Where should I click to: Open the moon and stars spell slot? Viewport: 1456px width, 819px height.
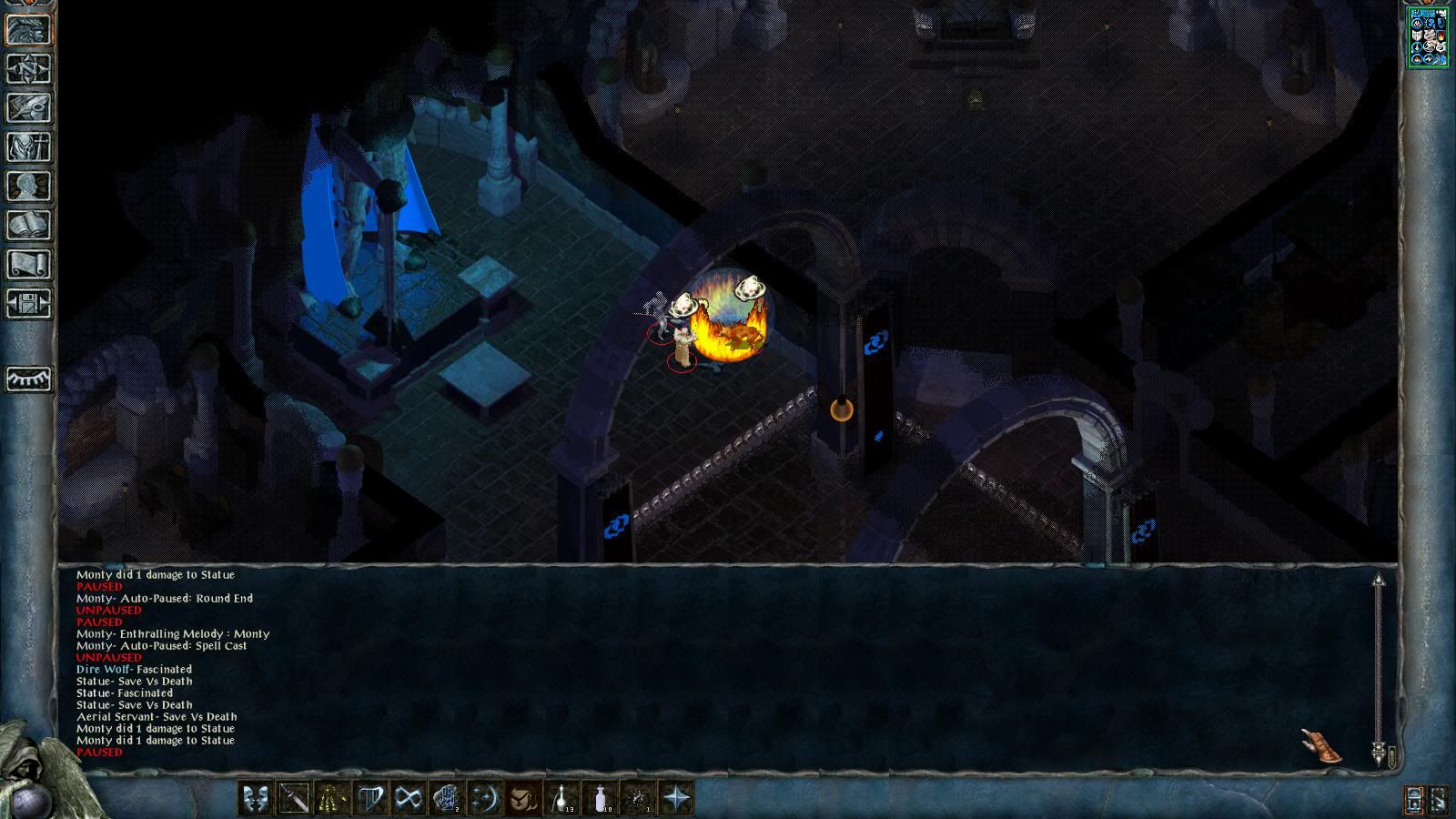(485, 799)
